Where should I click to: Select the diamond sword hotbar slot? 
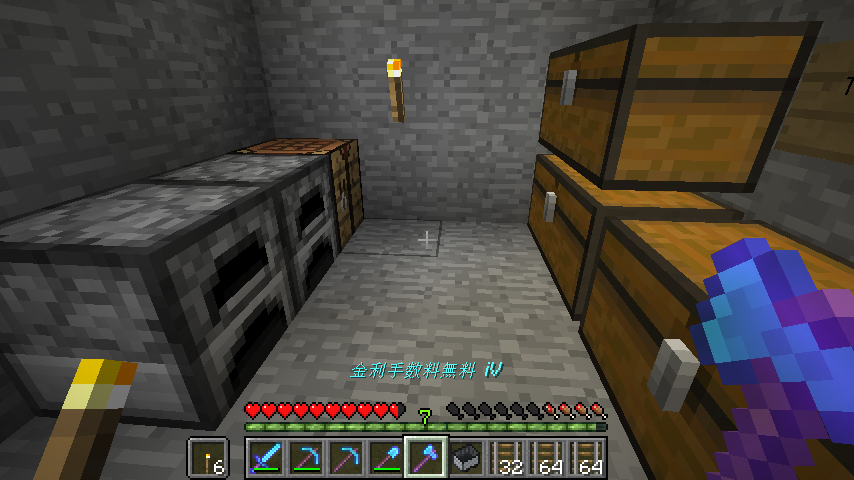click(265, 459)
